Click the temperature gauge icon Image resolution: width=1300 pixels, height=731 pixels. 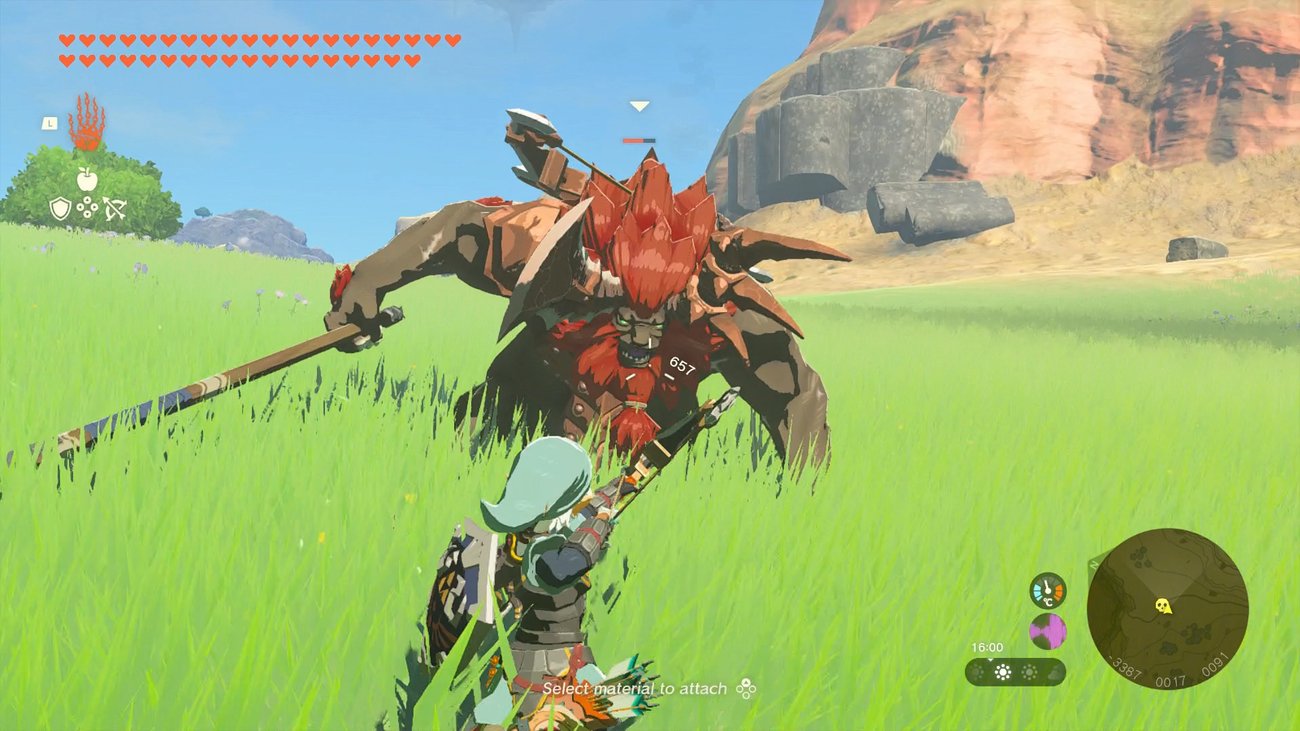coord(1047,590)
